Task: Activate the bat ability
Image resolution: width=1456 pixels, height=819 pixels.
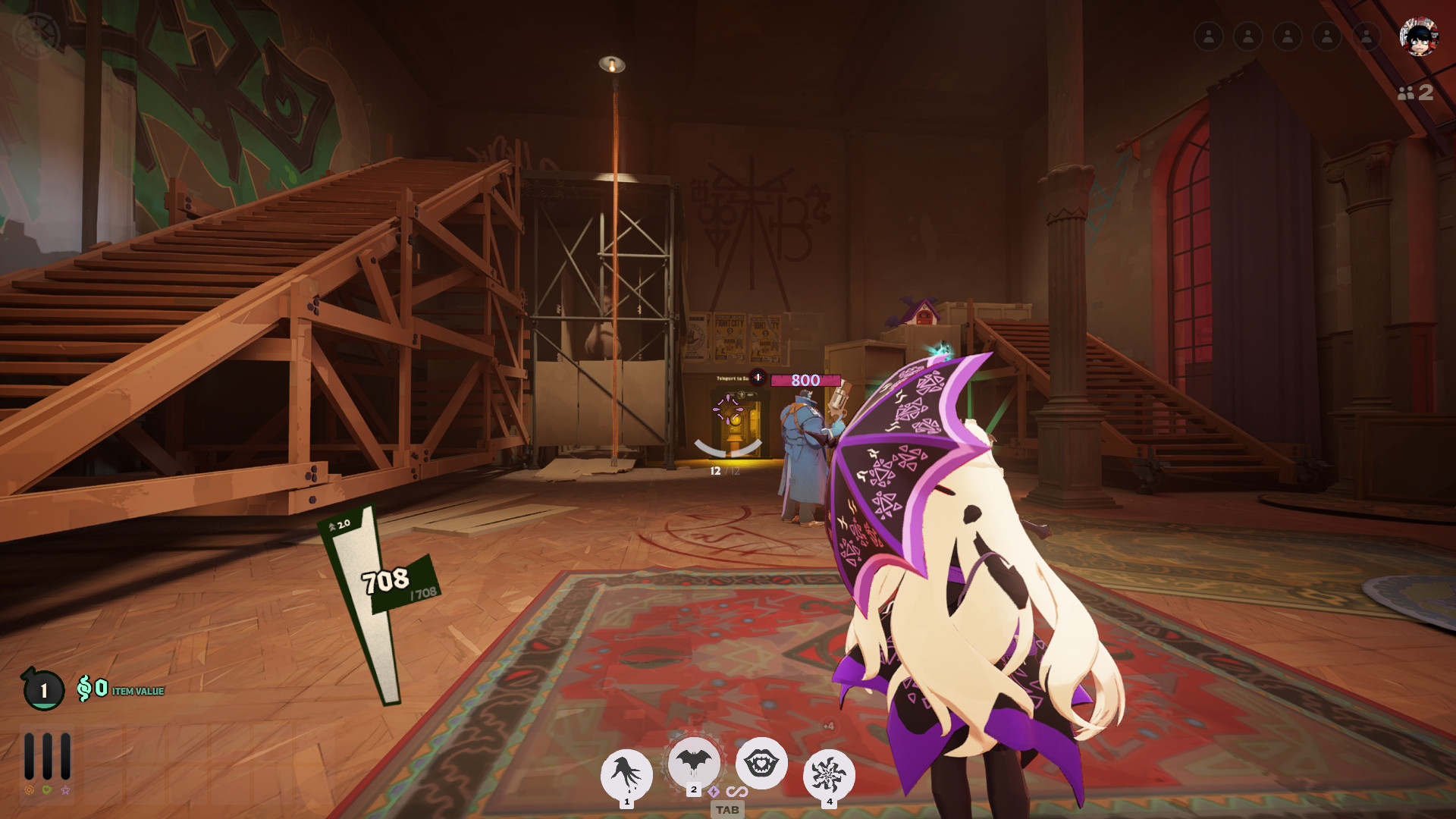Action: pos(693,761)
